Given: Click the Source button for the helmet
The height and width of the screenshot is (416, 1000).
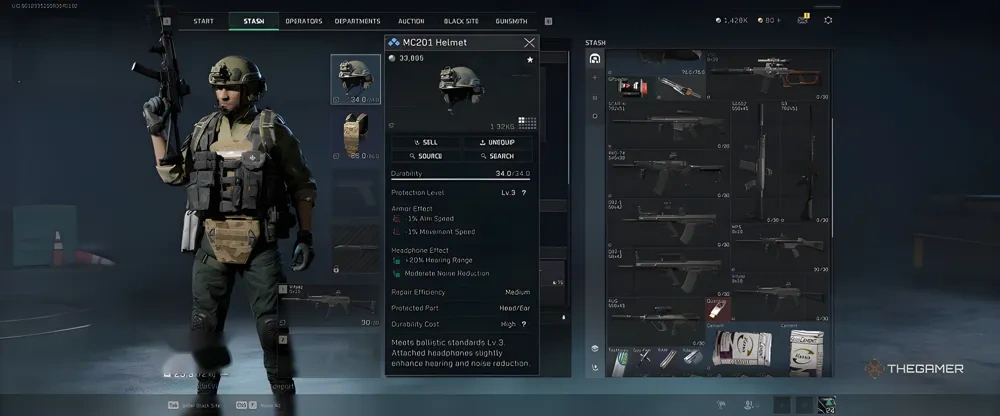Looking at the screenshot, I should tap(427, 156).
